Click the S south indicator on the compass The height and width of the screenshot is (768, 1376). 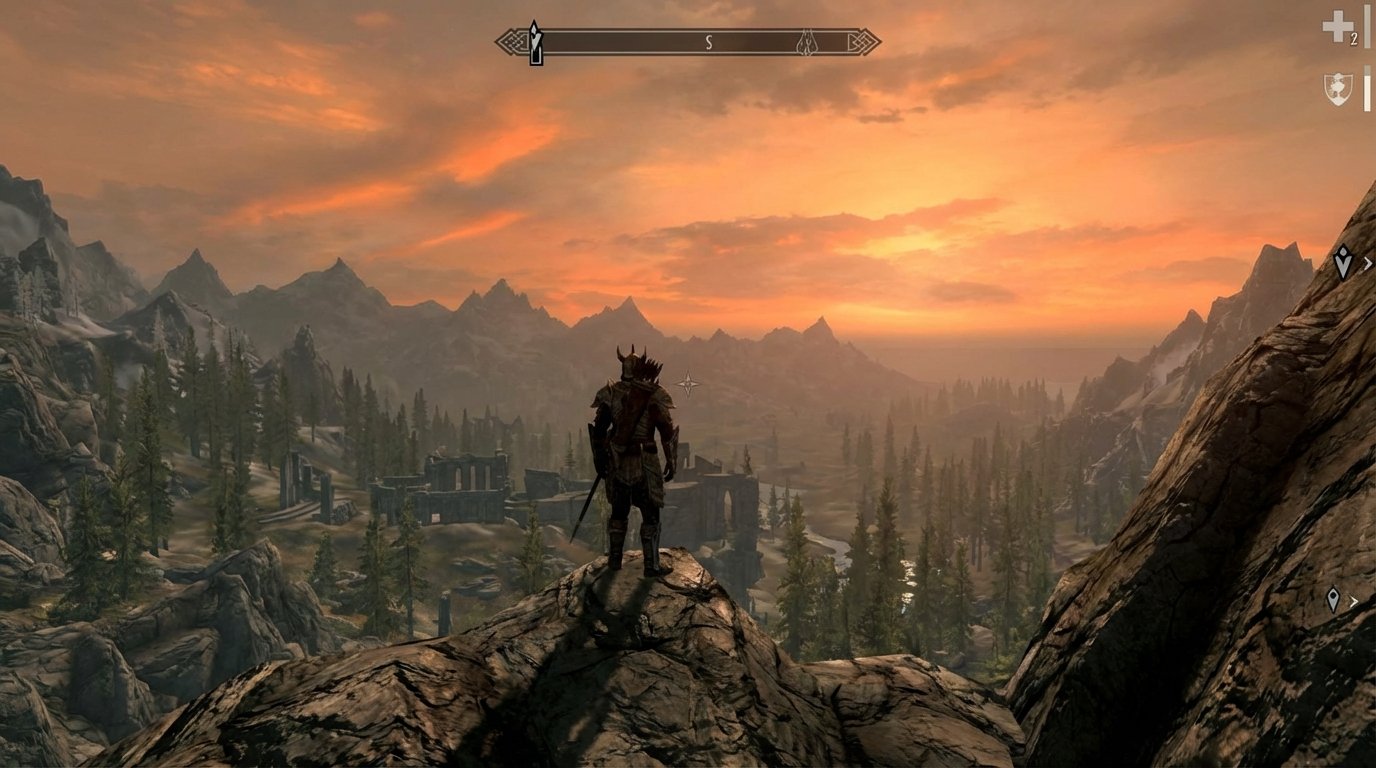coord(709,41)
